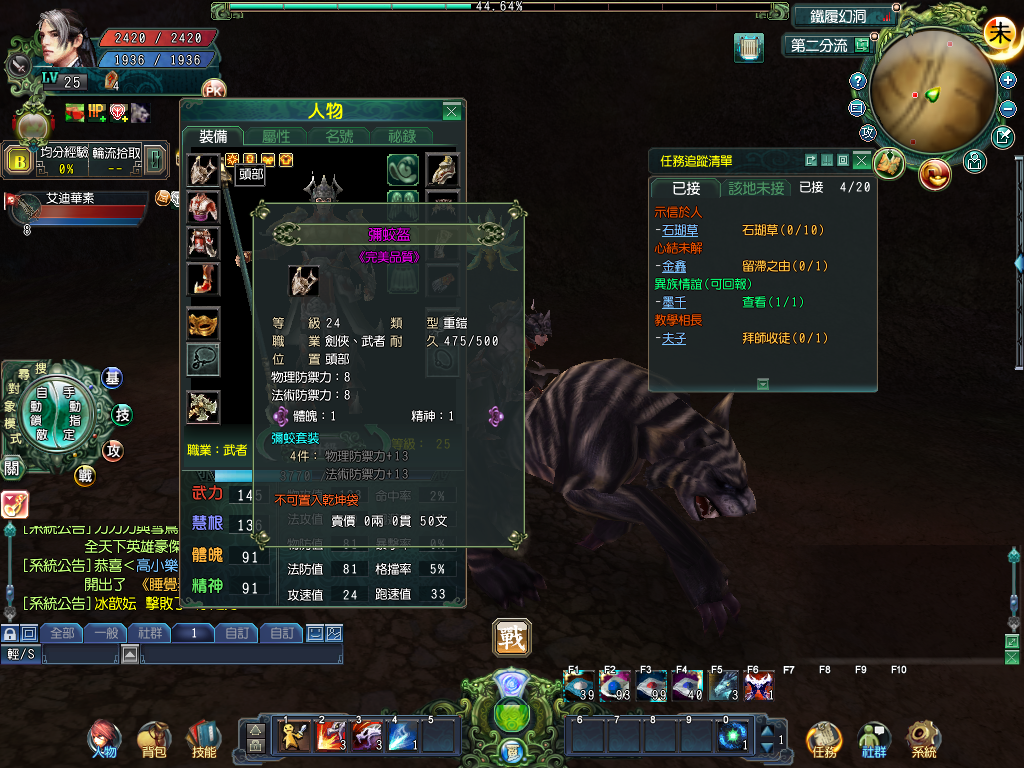This screenshot has height=768, width=1024.
Task: Close the 人物 character window
Action: [x=452, y=111]
